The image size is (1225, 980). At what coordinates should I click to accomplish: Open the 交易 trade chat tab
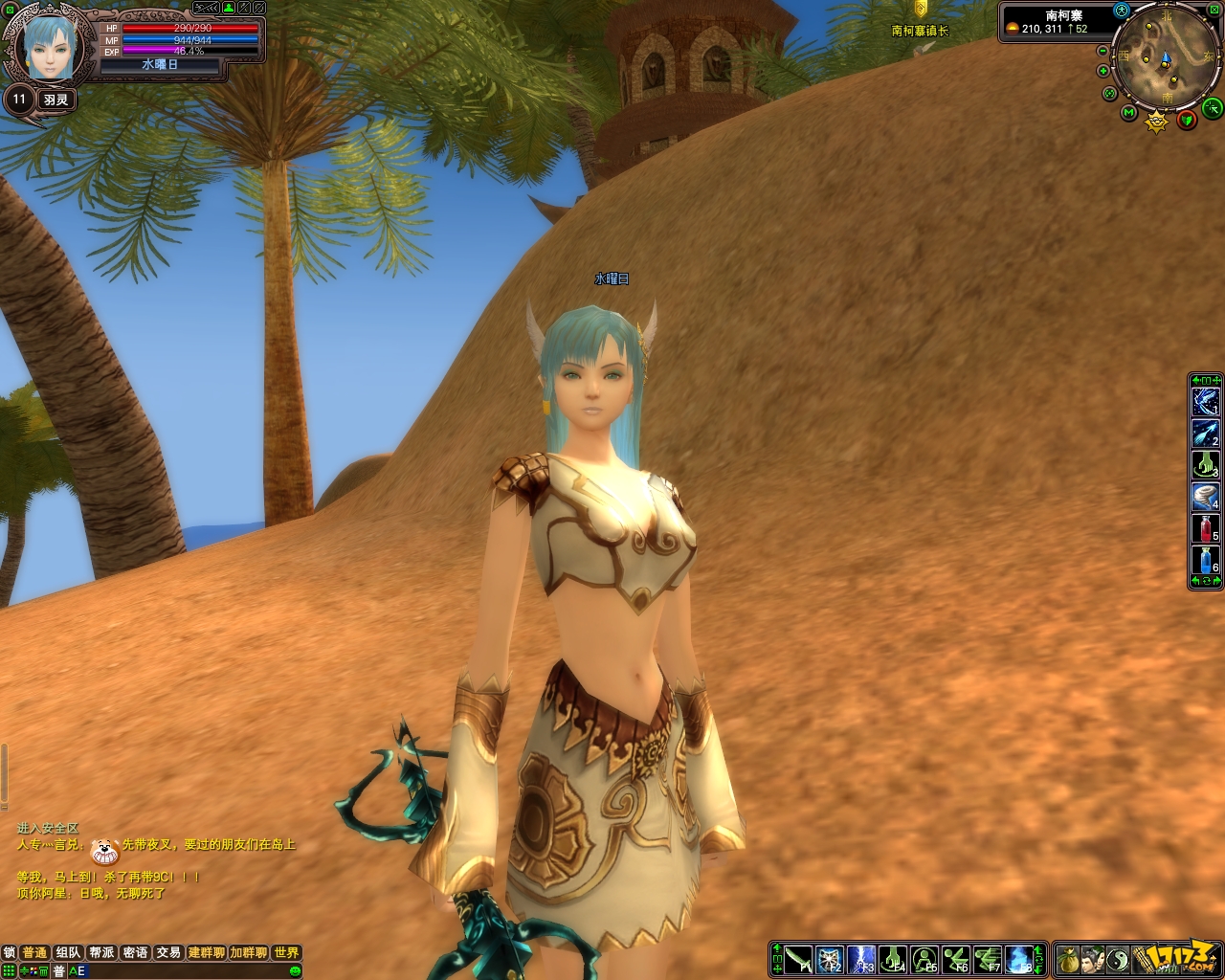(x=168, y=952)
